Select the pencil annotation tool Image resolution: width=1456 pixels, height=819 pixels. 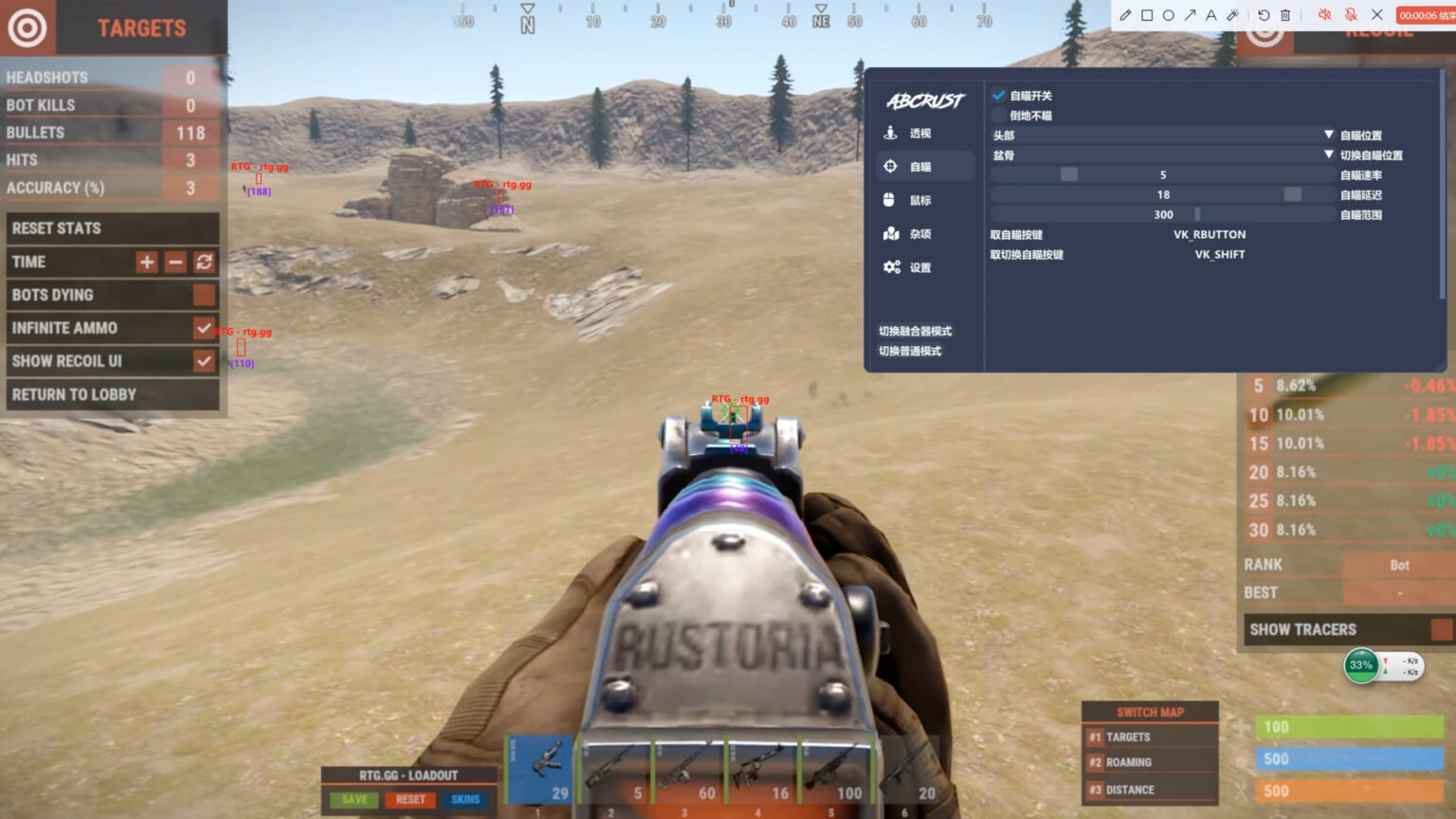pyautogui.click(x=1126, y=15)
